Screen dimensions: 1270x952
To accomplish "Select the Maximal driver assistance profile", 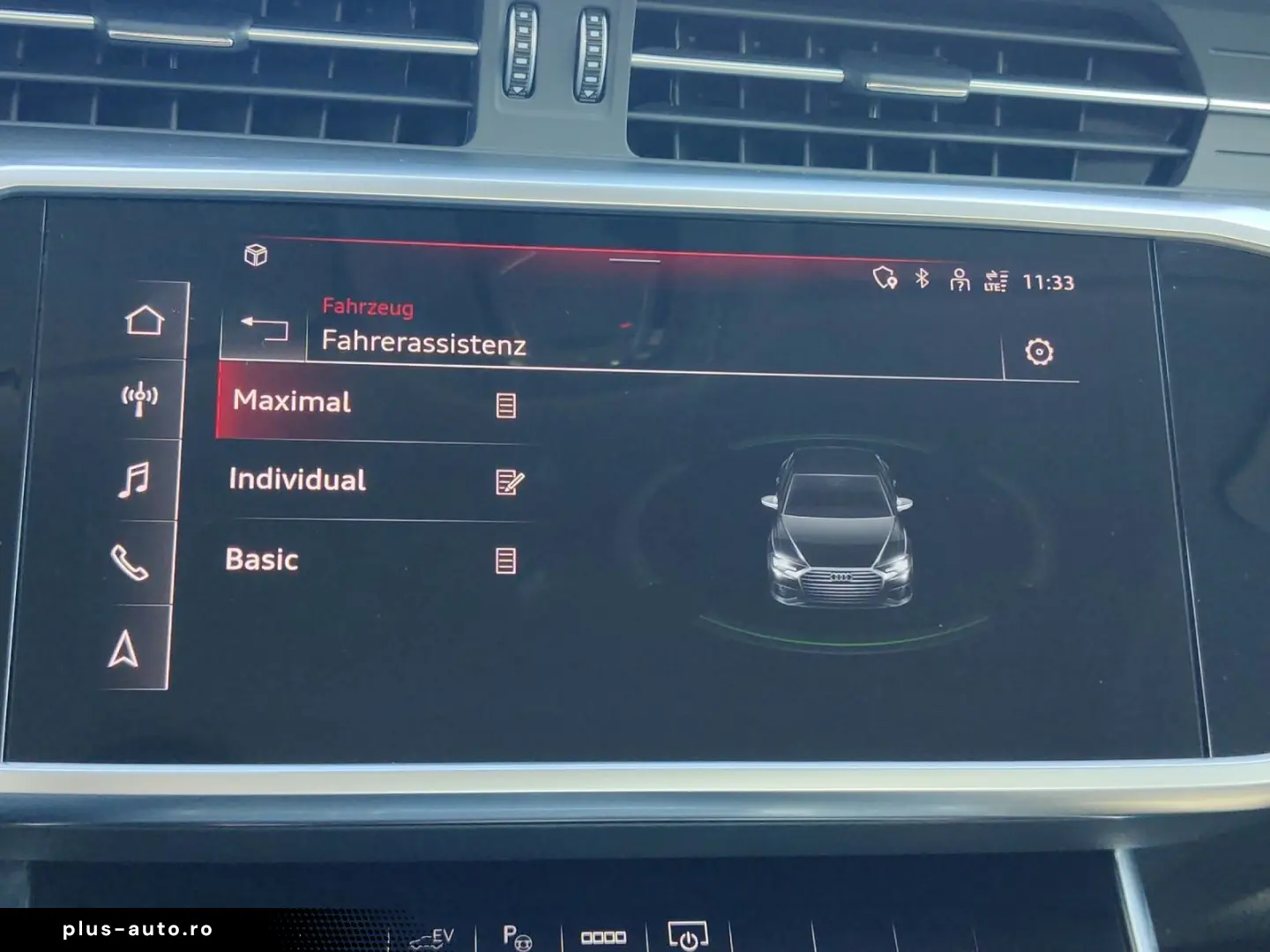I will coord(293,402).
